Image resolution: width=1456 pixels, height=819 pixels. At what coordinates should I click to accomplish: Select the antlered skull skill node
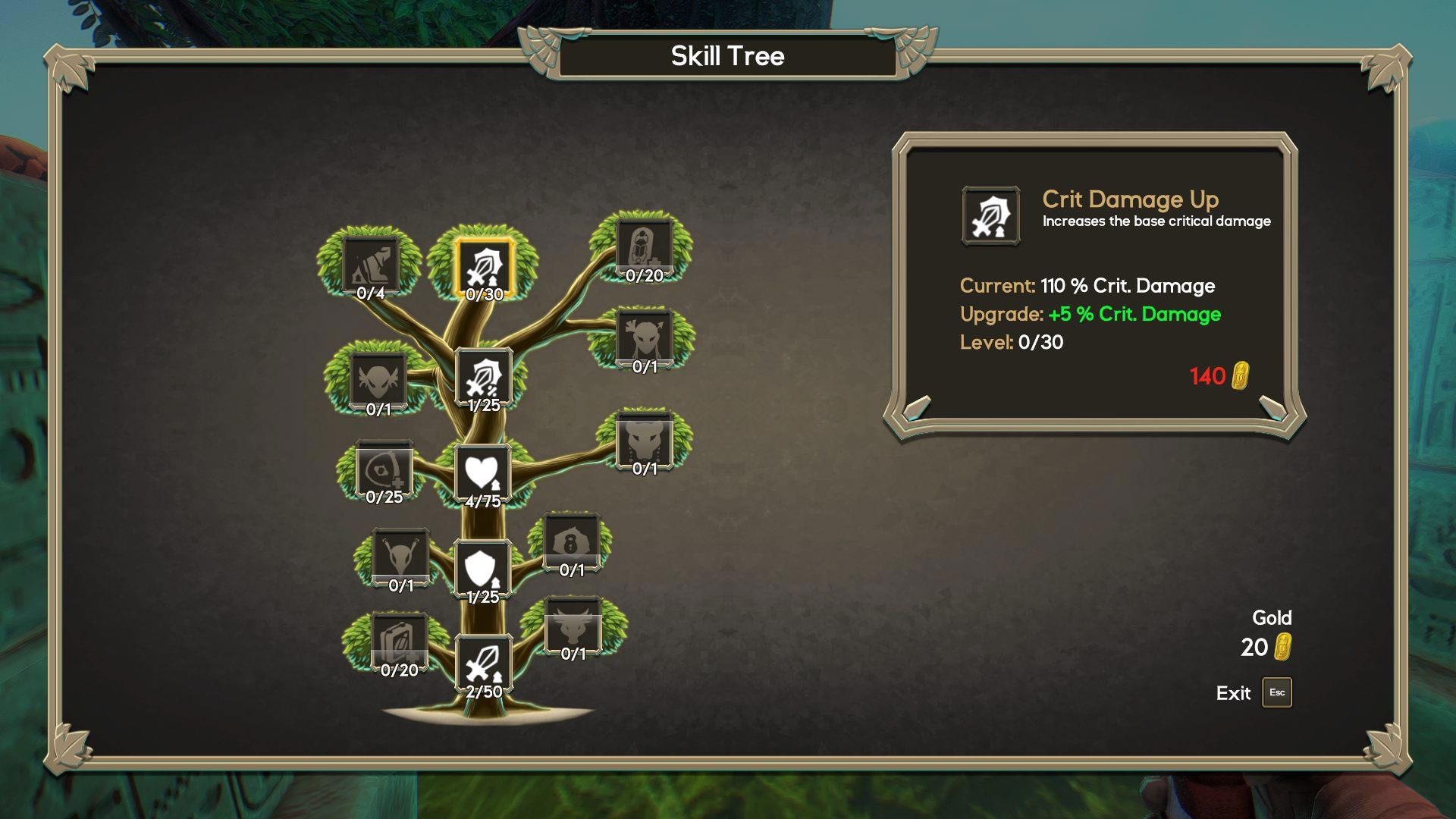pyautogui.click(x=400, y=557)
